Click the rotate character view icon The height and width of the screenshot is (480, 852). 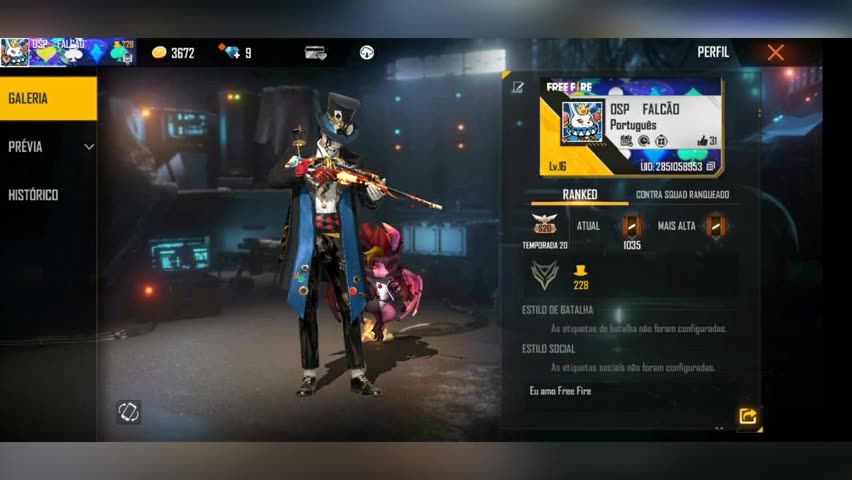[x=128, y=412]
